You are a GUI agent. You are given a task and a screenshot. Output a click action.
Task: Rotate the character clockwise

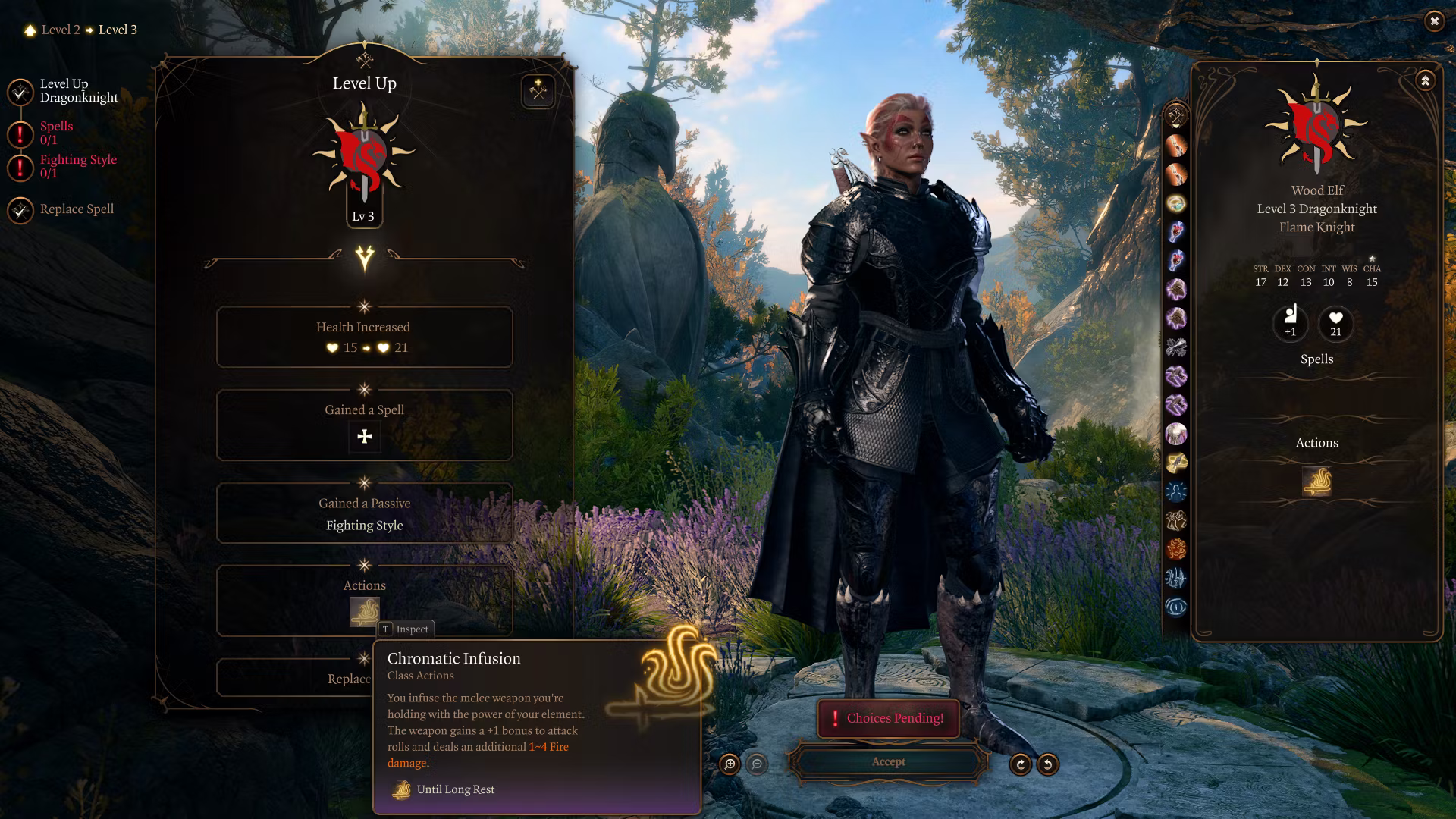tap(1020, 764)
